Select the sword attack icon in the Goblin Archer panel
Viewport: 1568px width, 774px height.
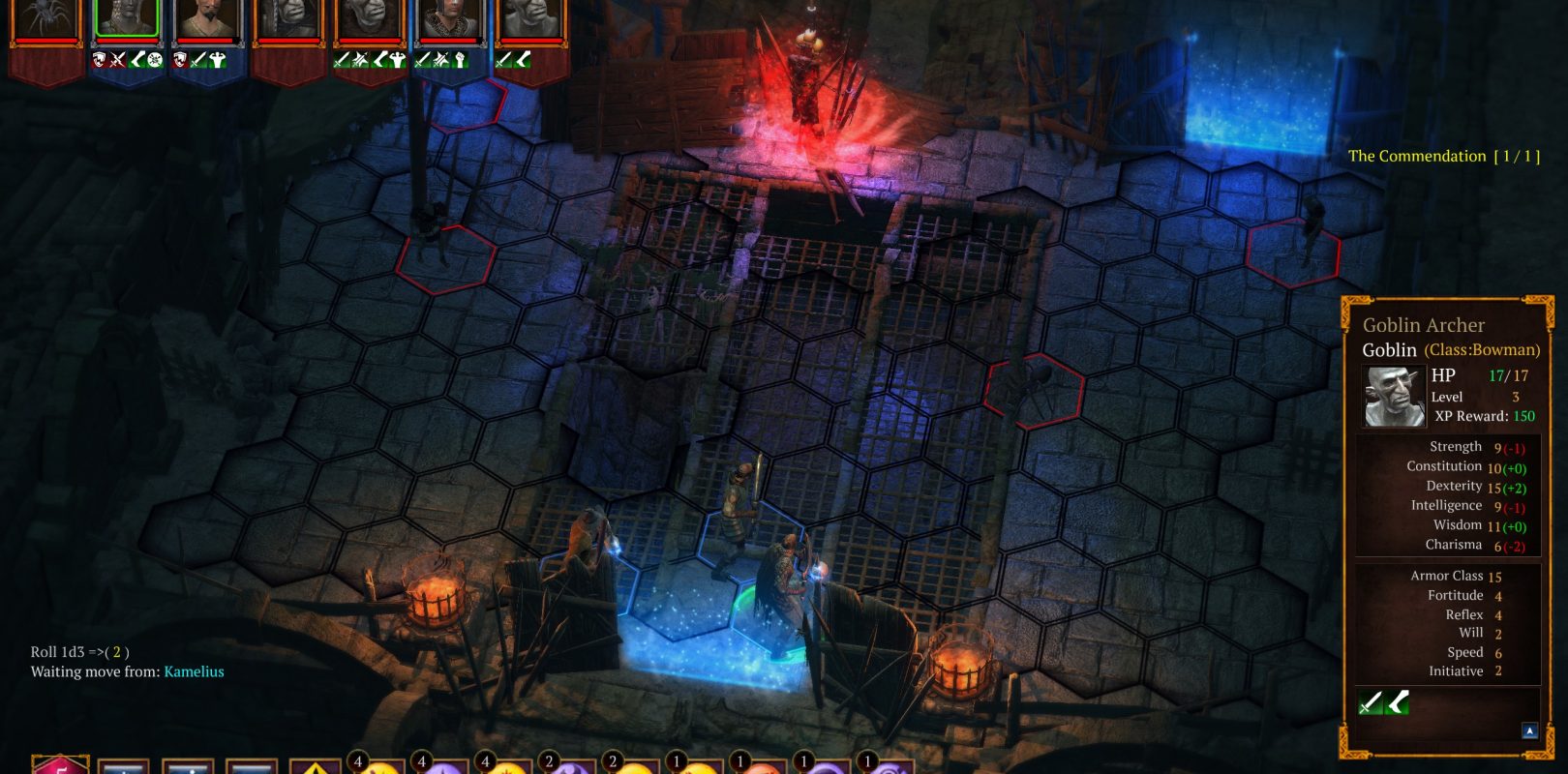1370,703
